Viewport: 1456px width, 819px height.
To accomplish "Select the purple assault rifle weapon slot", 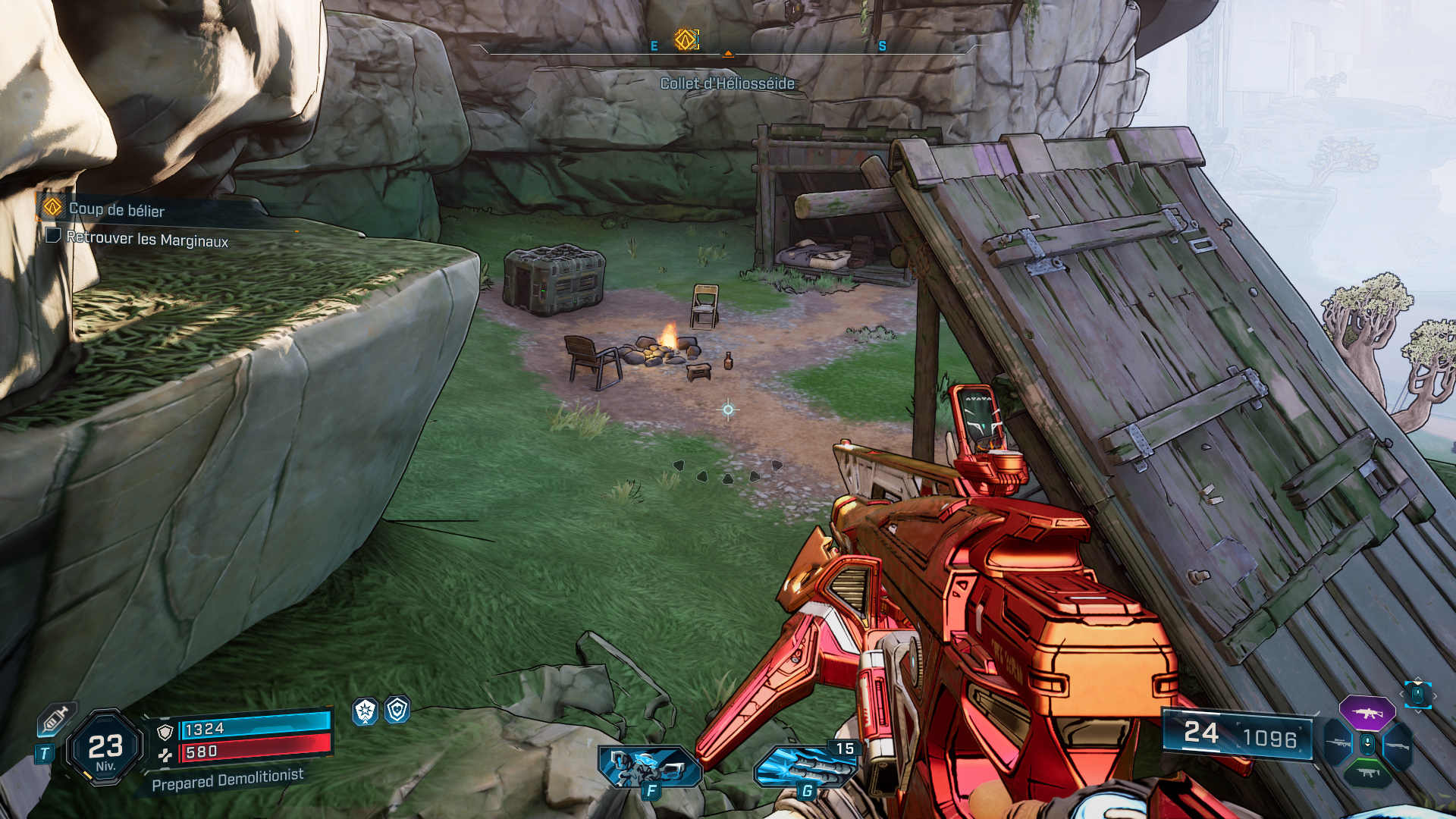I will 1367,714.
